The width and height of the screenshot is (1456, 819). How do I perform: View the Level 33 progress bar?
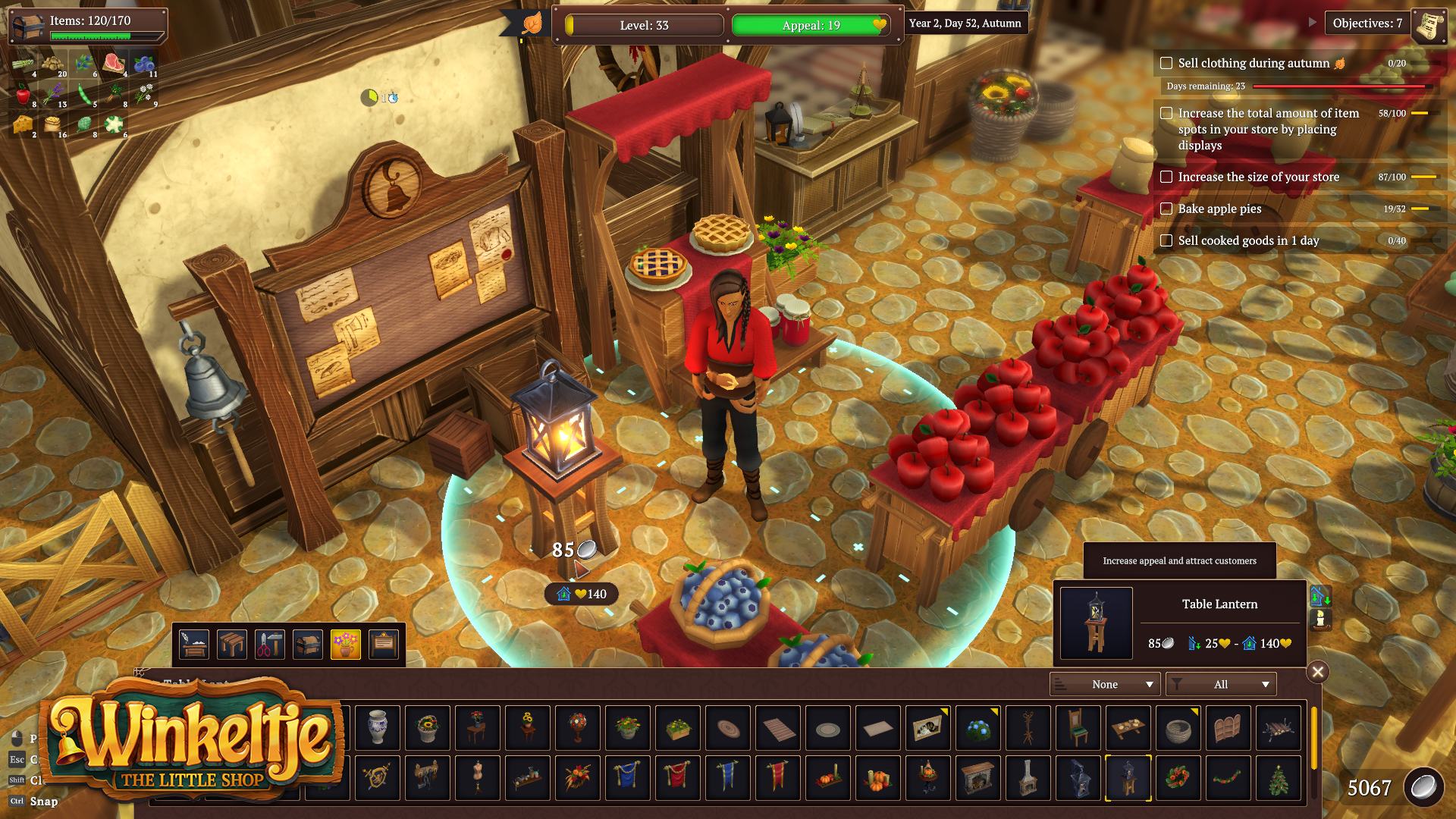(642, 25)
